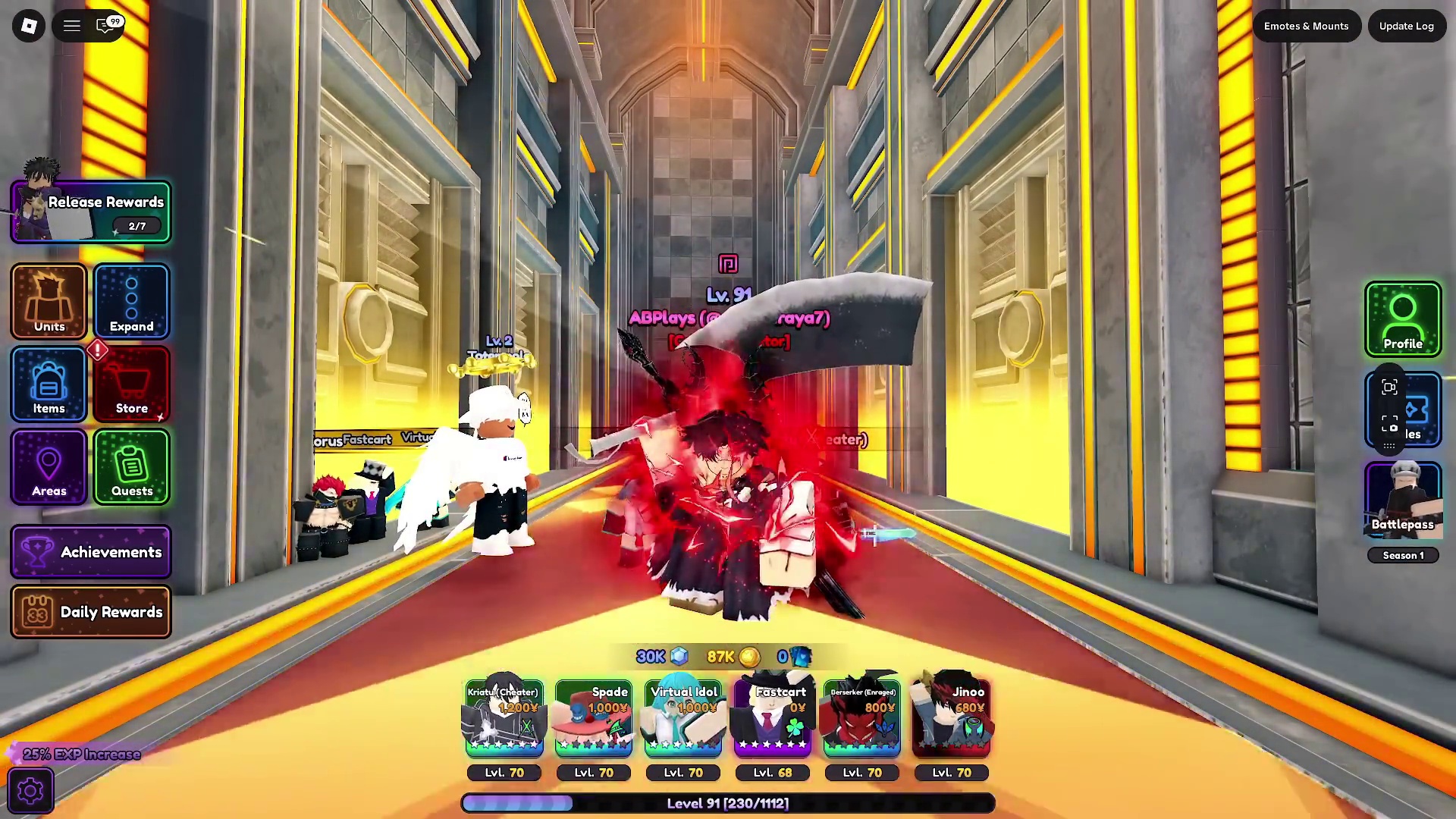1456x819 pixels.
Task: Open the Achievements panel
Action: (90, 552)
